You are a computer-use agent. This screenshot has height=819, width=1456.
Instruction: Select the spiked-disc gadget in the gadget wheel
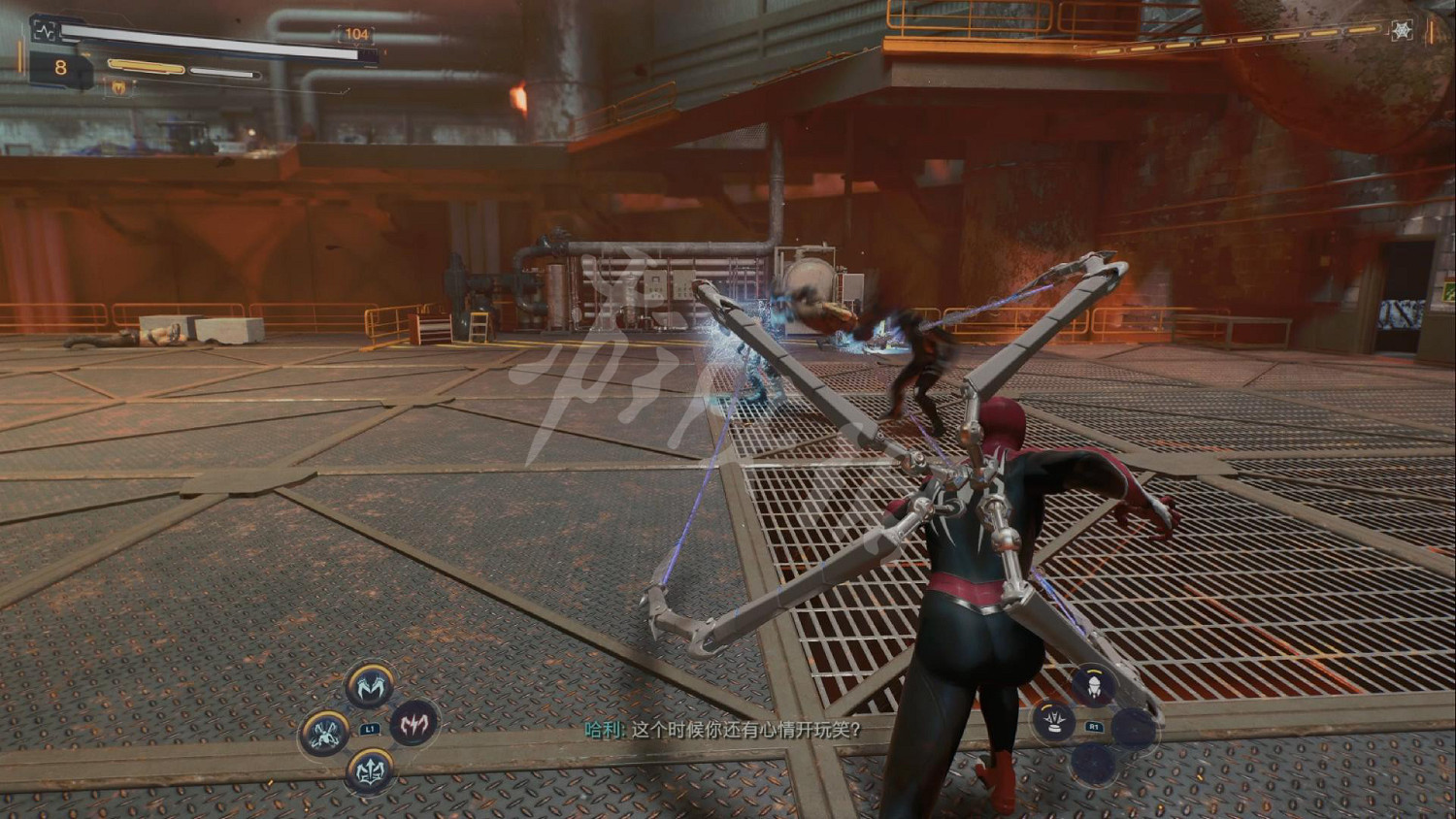pos(1054,722)
